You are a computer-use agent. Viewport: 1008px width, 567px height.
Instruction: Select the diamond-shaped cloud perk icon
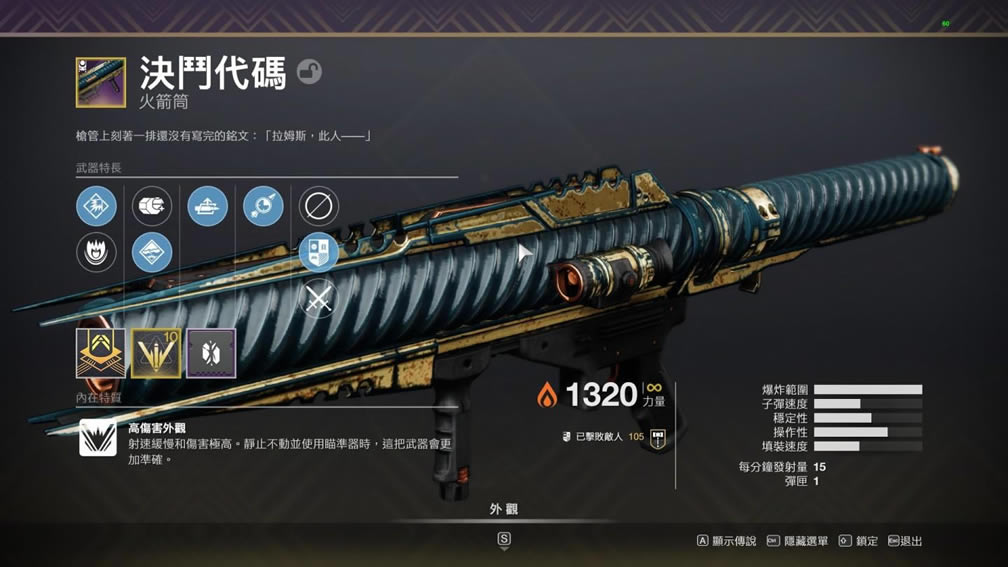click(152, 253)
